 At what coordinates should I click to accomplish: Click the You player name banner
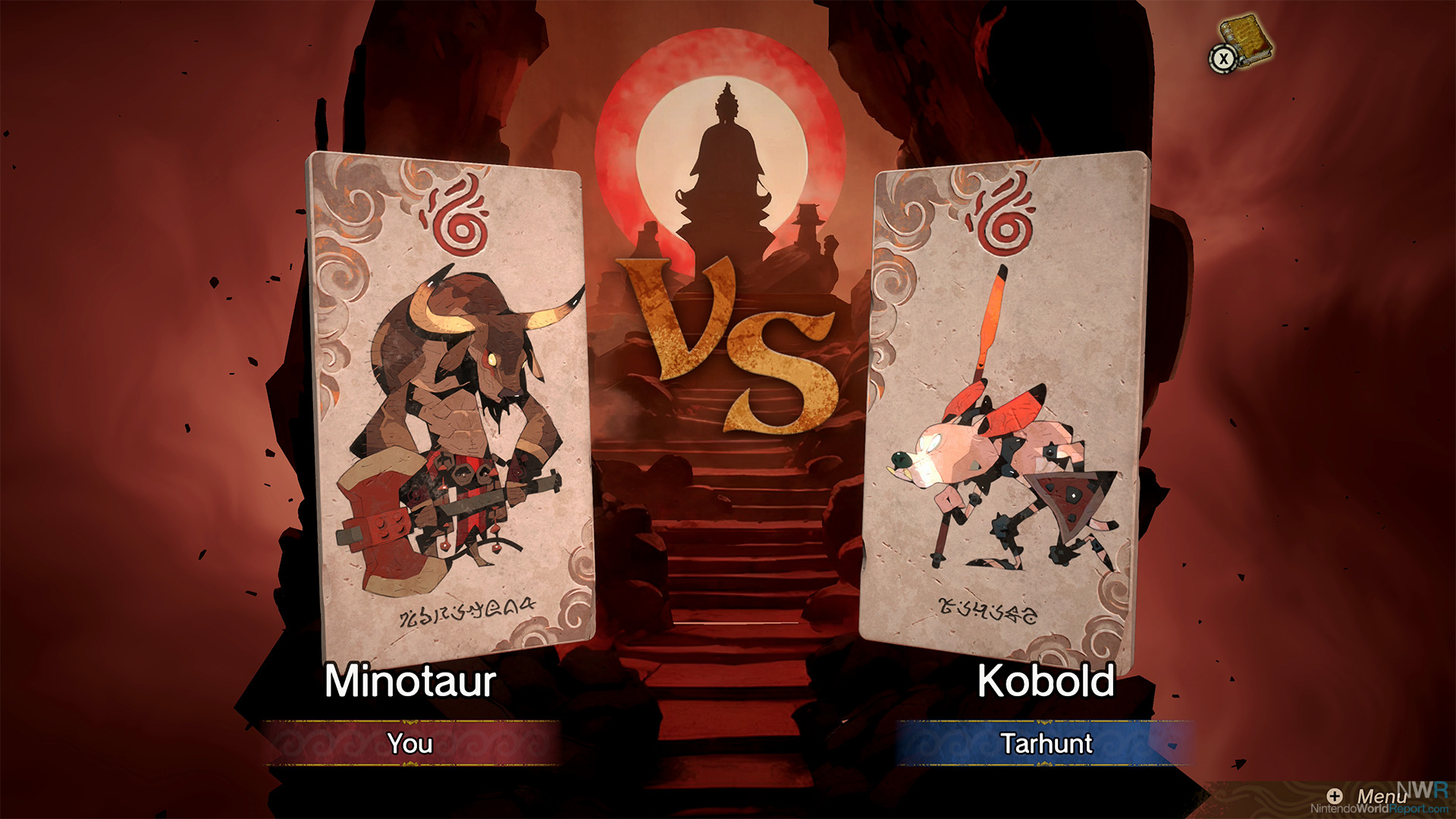(x=410, y=743)
